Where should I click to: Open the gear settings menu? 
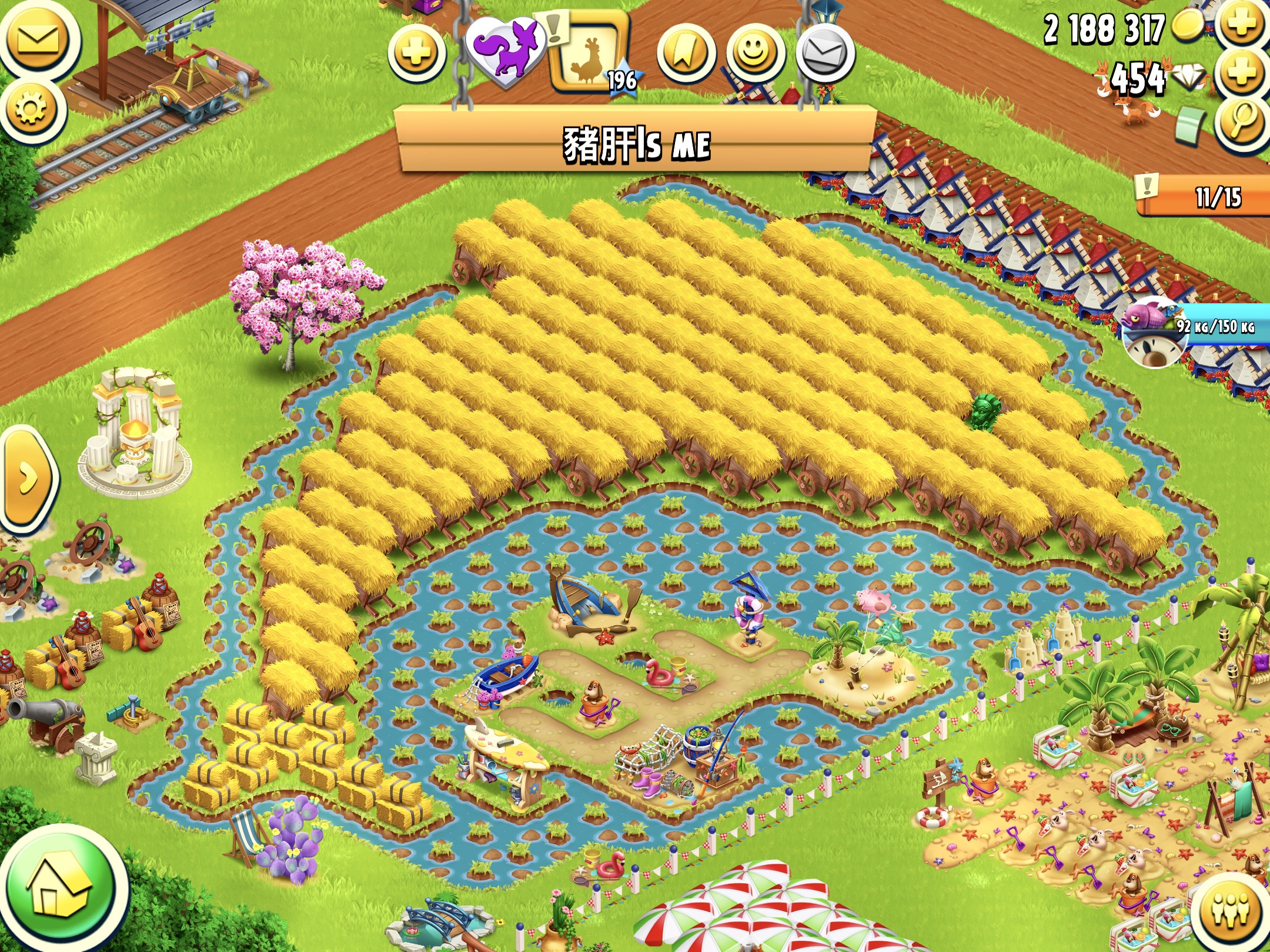(x=31, y=109)
